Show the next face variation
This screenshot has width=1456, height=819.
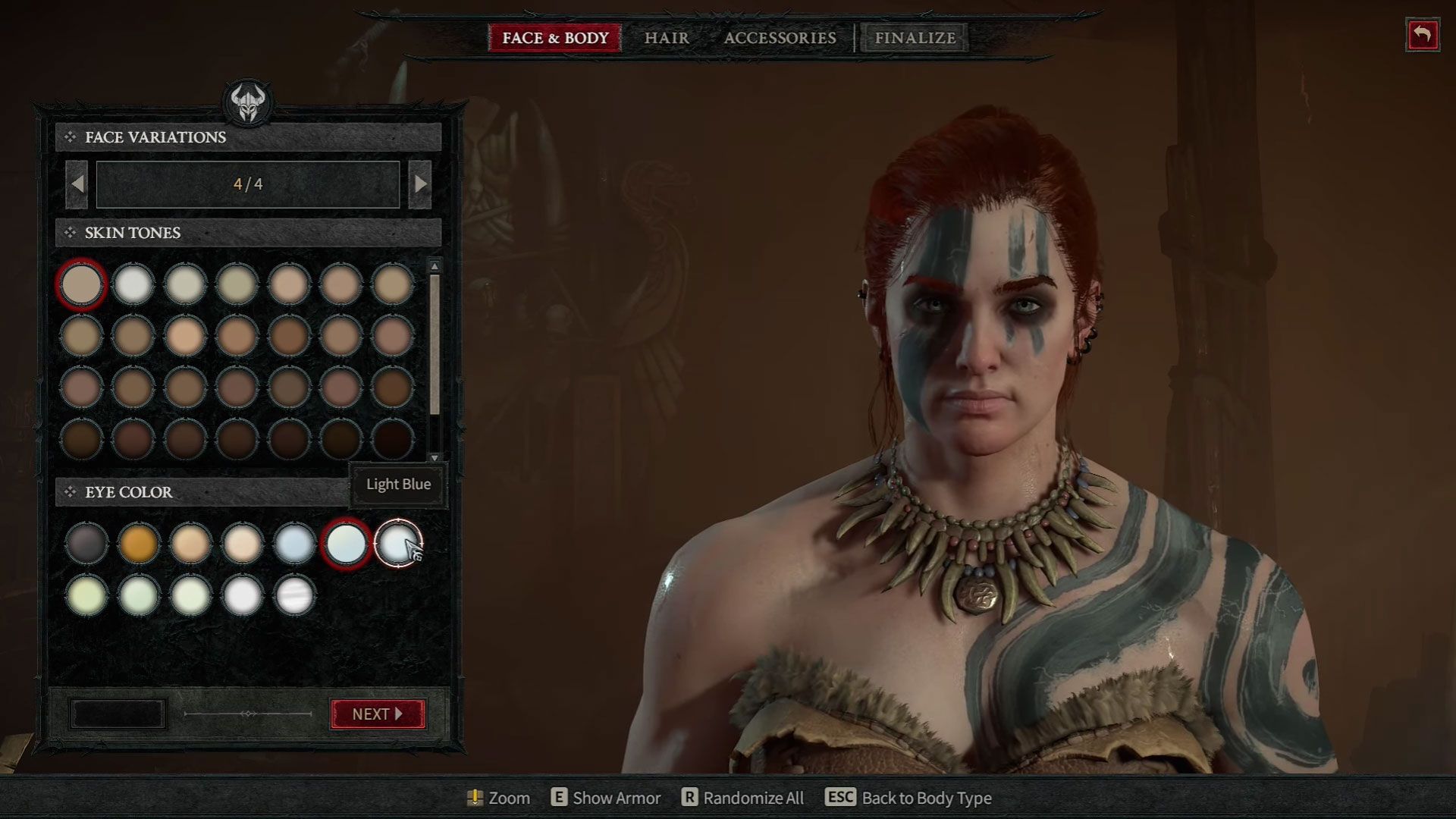420,184
